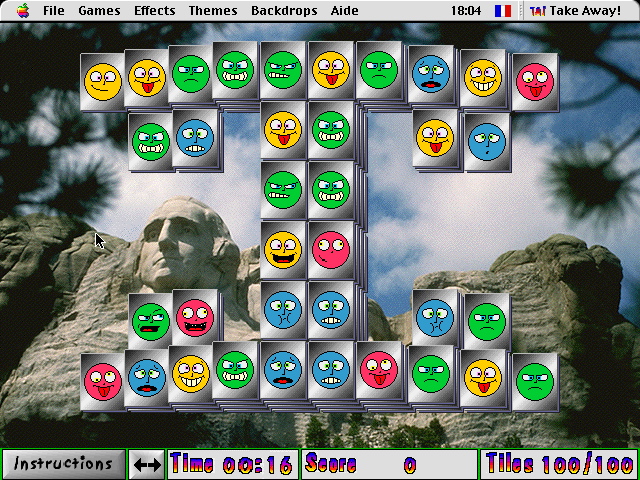The image size is (640, 480).
Task: Choose the green face tile with red open mouth
Action: click(x=150, y=322)
